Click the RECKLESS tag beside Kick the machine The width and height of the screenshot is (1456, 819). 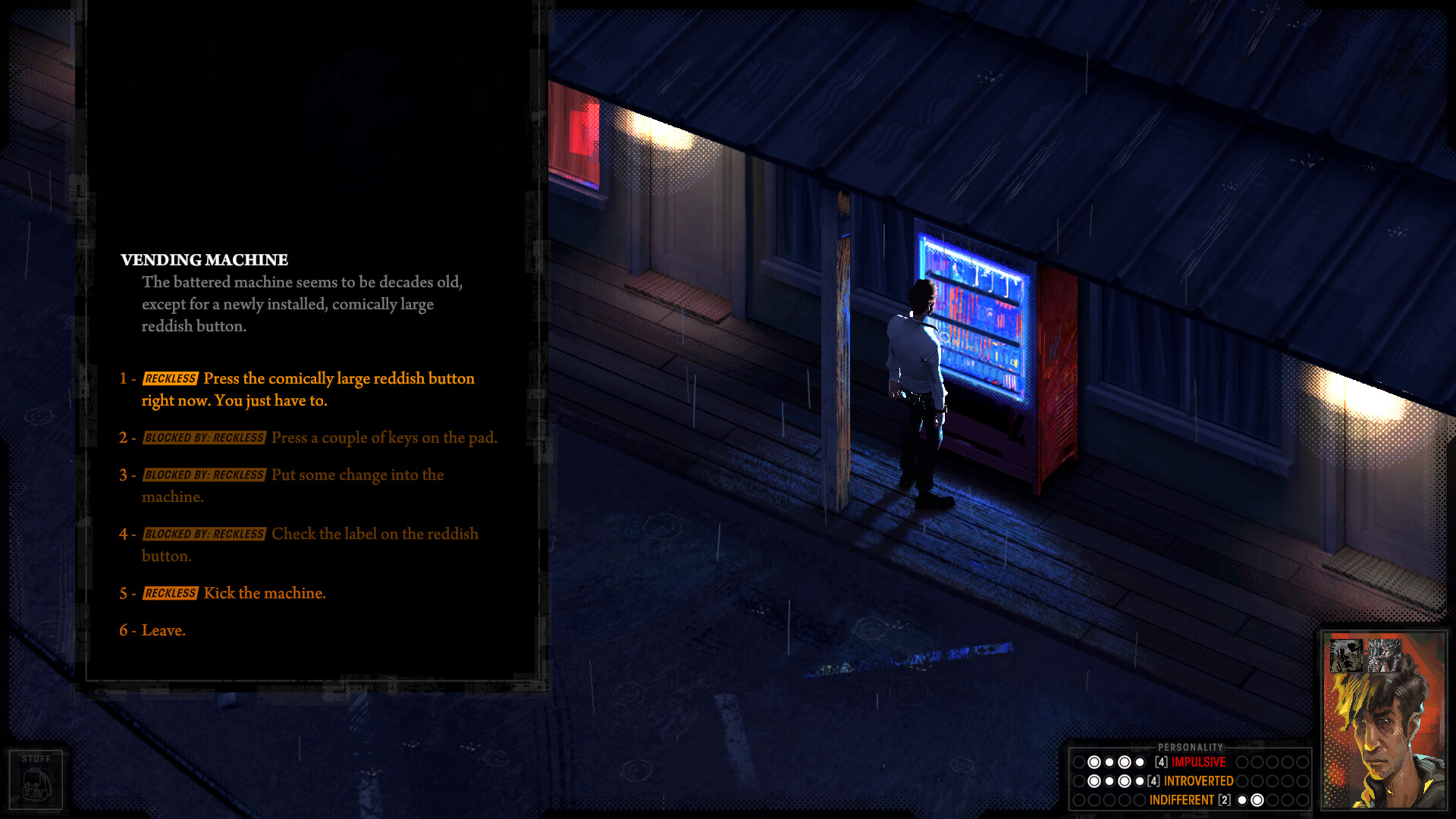[171, 593]
